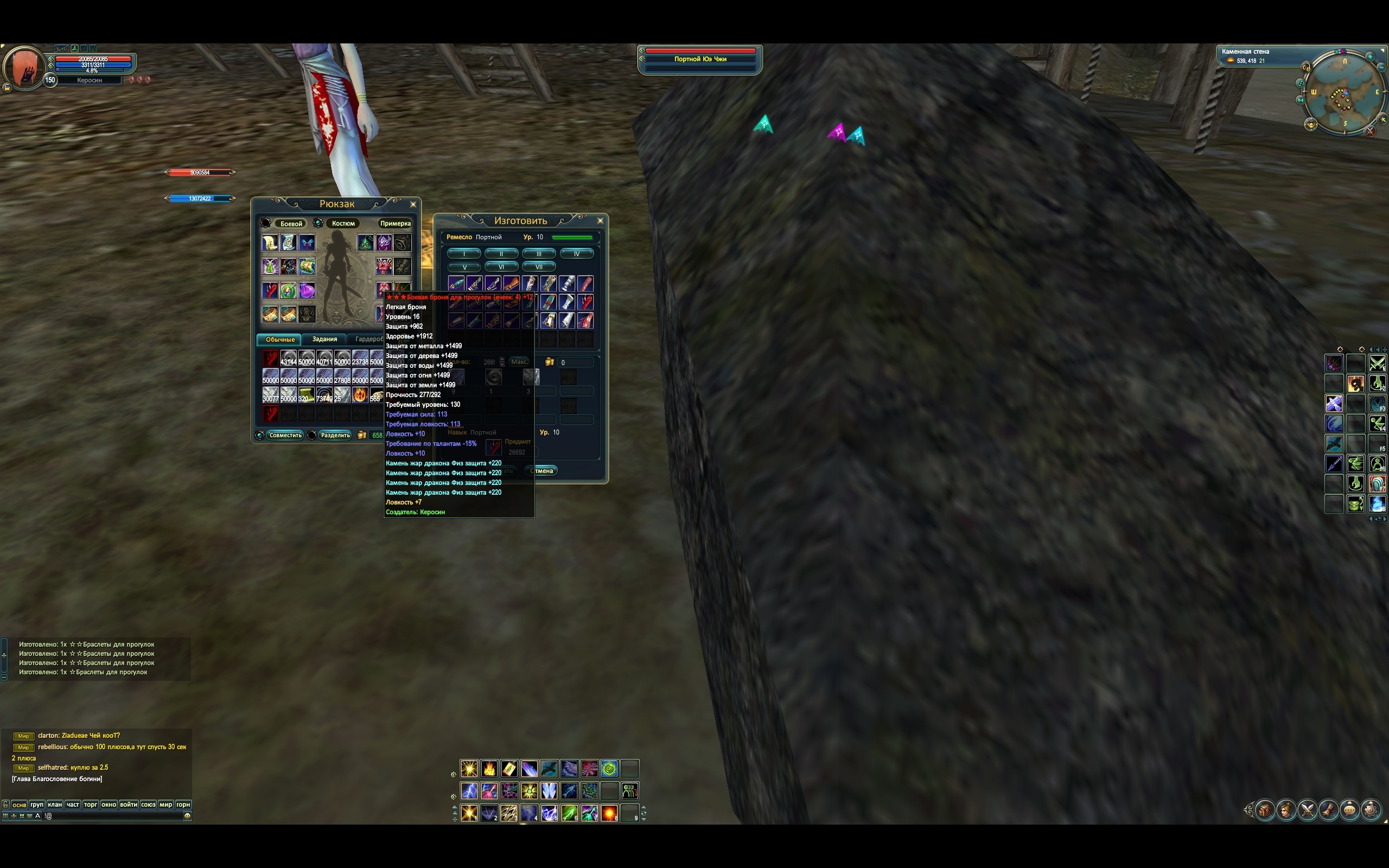Image resolution: width=1389 pixels, height=868 pixels.
Task: Switch to the Задания inventory tab
Action: (324, 339)
